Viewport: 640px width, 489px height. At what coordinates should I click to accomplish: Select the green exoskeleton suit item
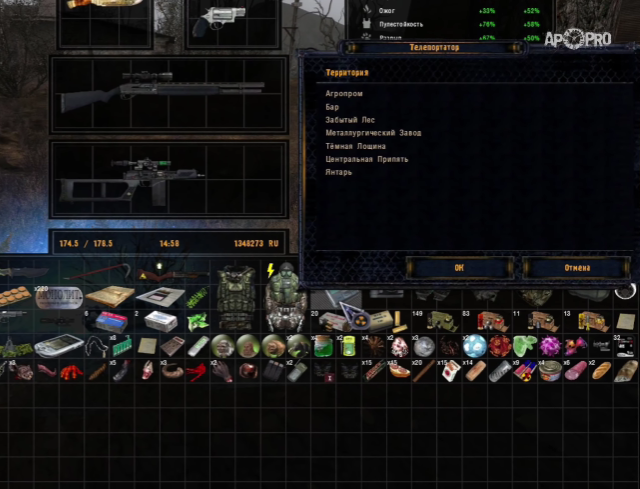pos(285,298)
